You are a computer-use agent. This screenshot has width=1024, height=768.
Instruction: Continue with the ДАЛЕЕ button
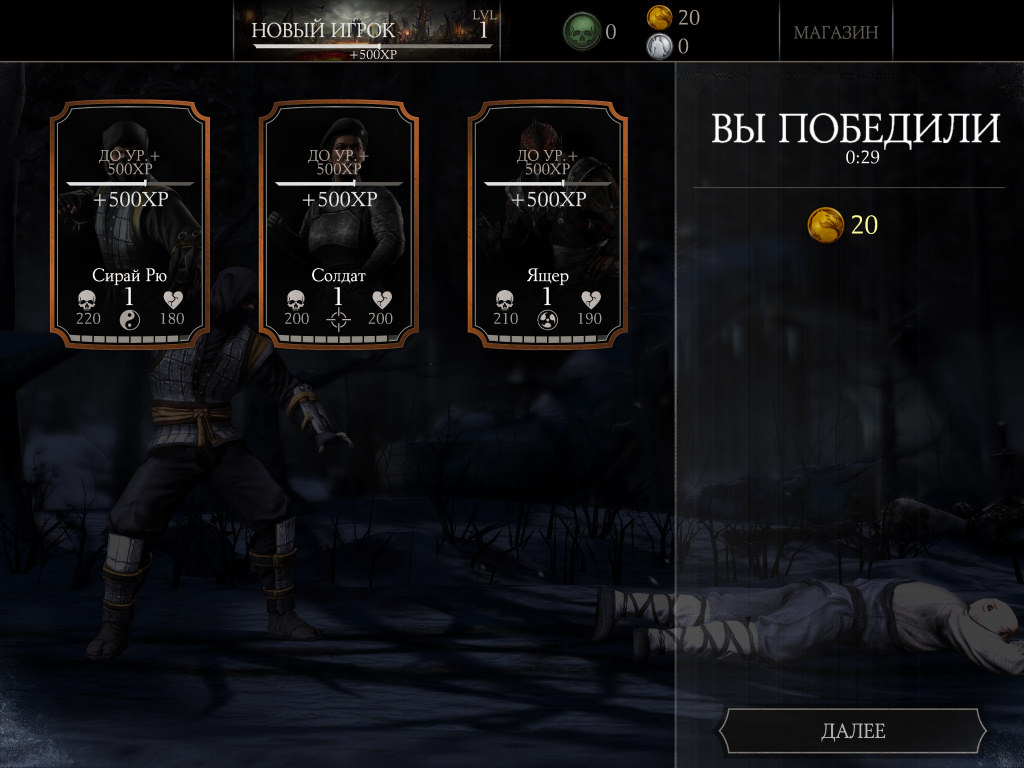tap(852, 731)
